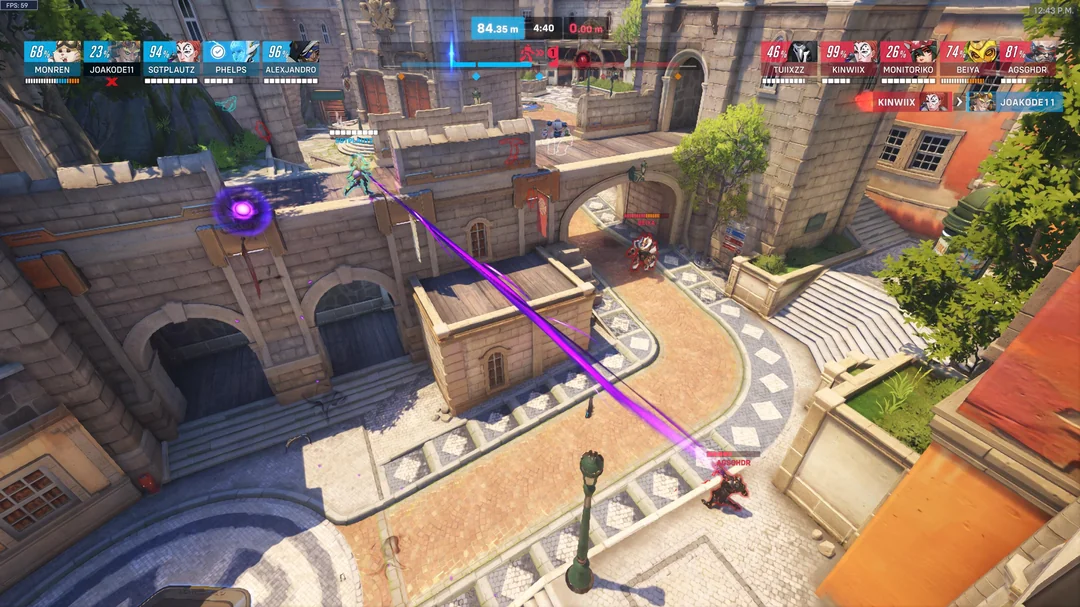The height and width of the screenshot is (607, 1080).
Task: Select SGTPLAUTZ's player card
Action: coord(172,59)
